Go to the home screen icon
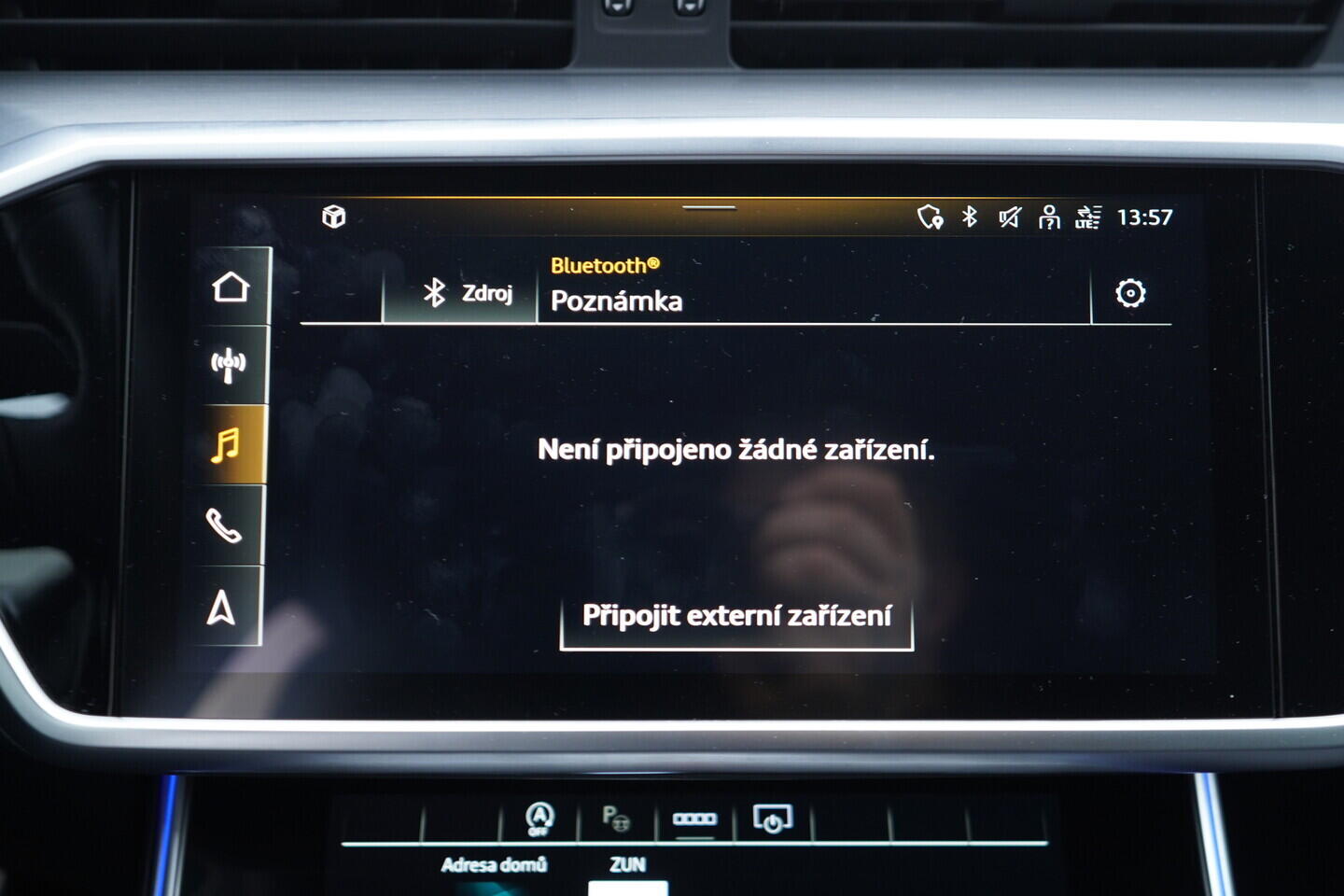Image resolution: width=1344 pixels, height=896 pixels. 227,288
